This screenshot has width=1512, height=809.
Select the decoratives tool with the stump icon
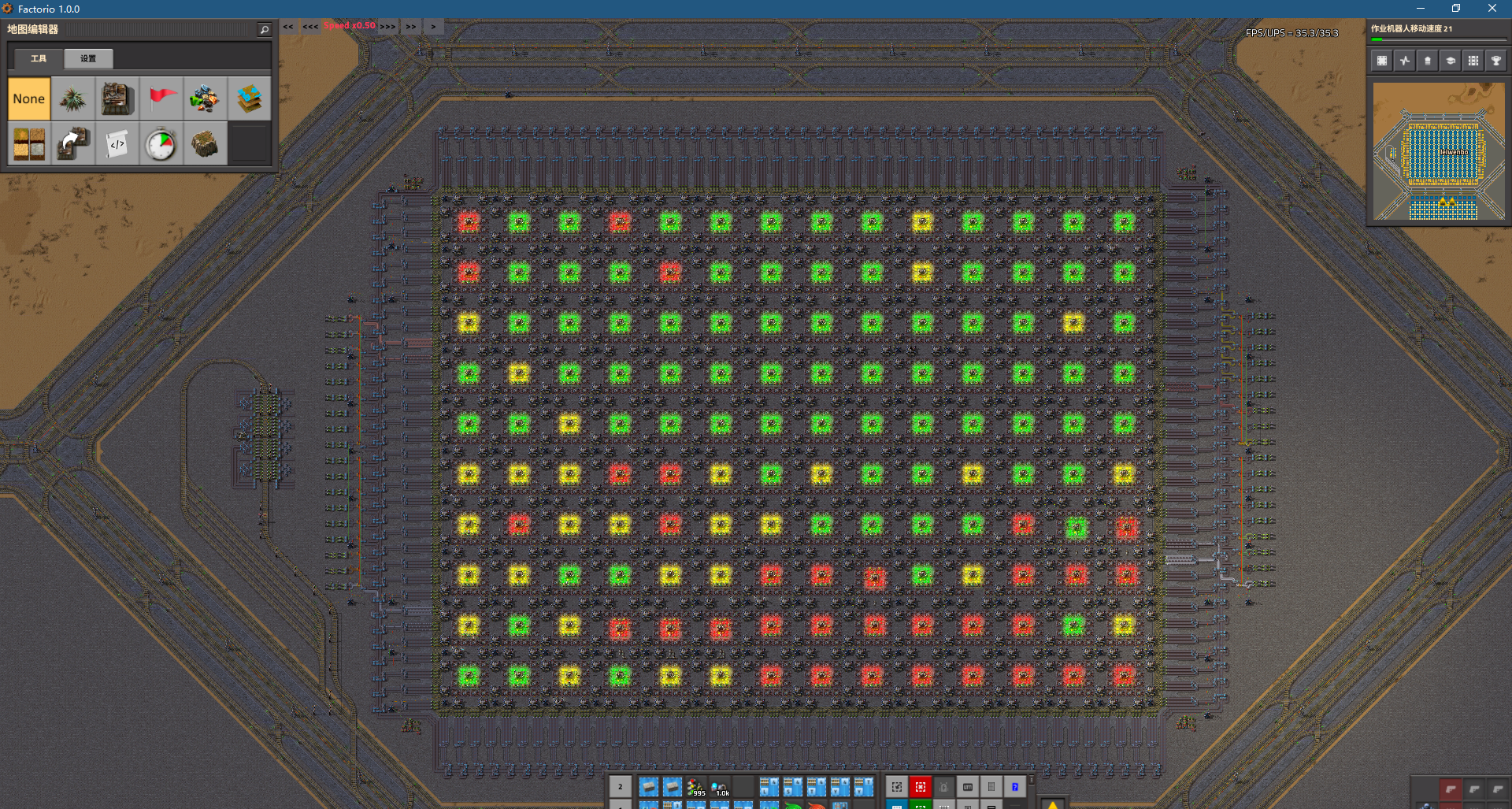coord(206,143)
